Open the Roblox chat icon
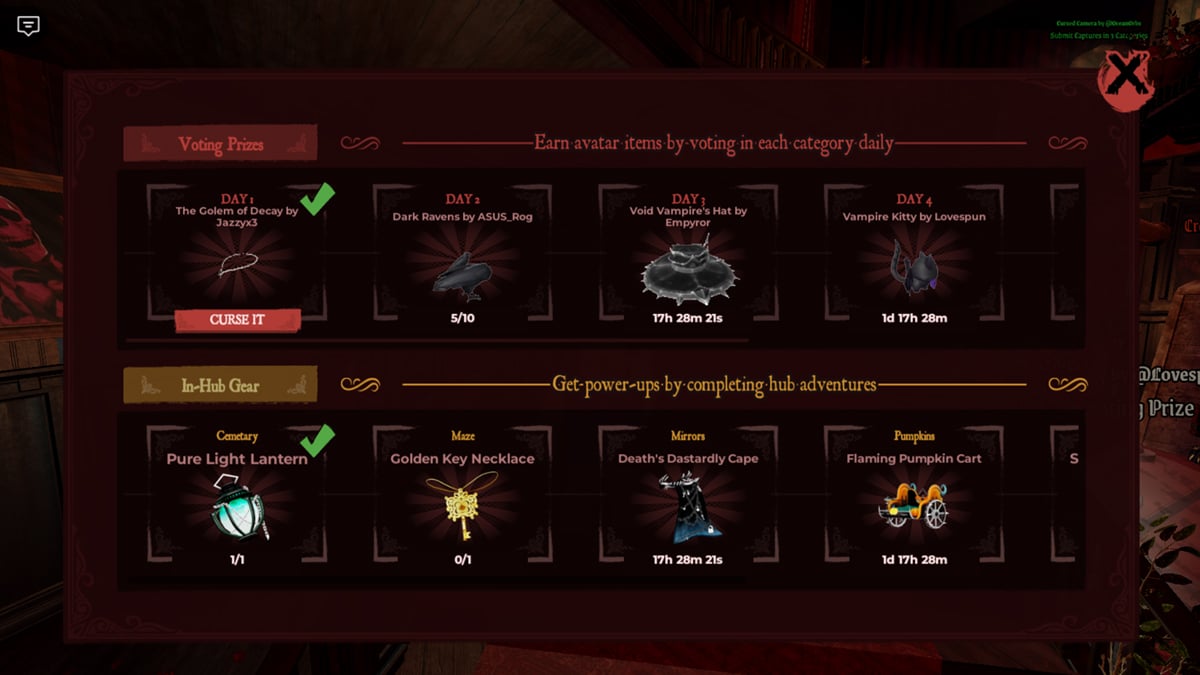This screenshot has height=675, width=1200. 29,26
